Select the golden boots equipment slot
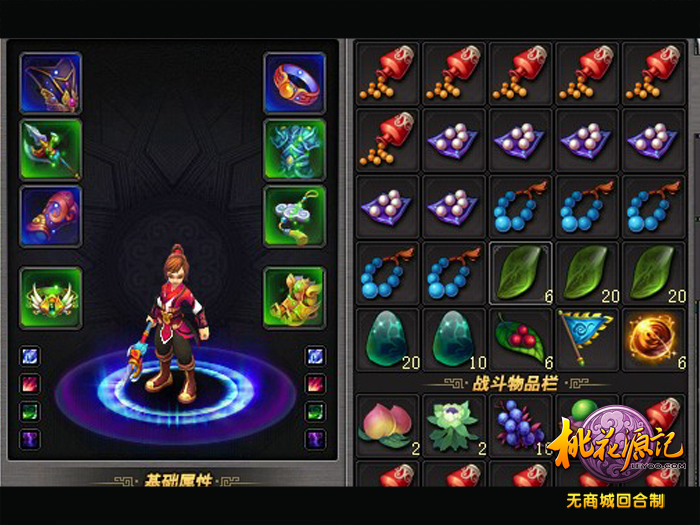This screenshot has width=700, height=525. coord(294,298)
